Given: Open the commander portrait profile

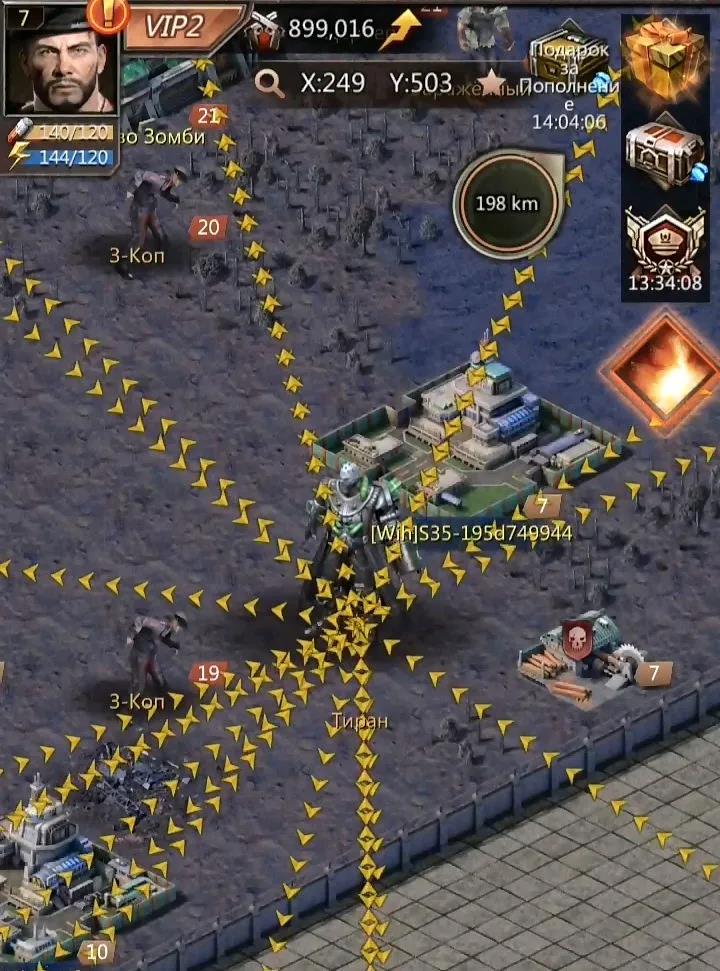Looking at the screenshot, I should [x=61, y=62].
